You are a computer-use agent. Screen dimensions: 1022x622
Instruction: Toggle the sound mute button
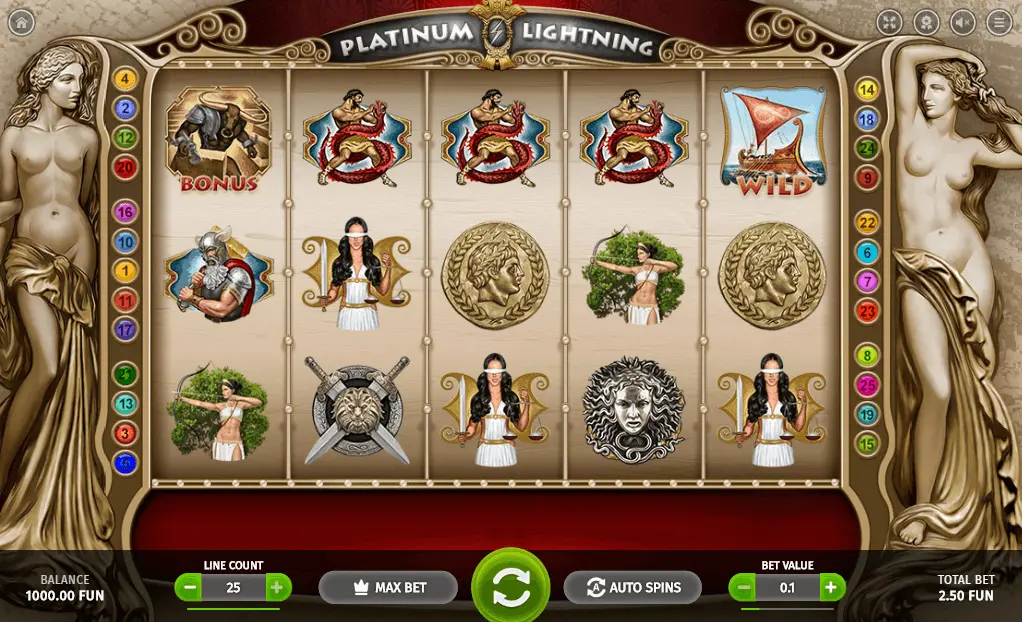click(962, 22)
